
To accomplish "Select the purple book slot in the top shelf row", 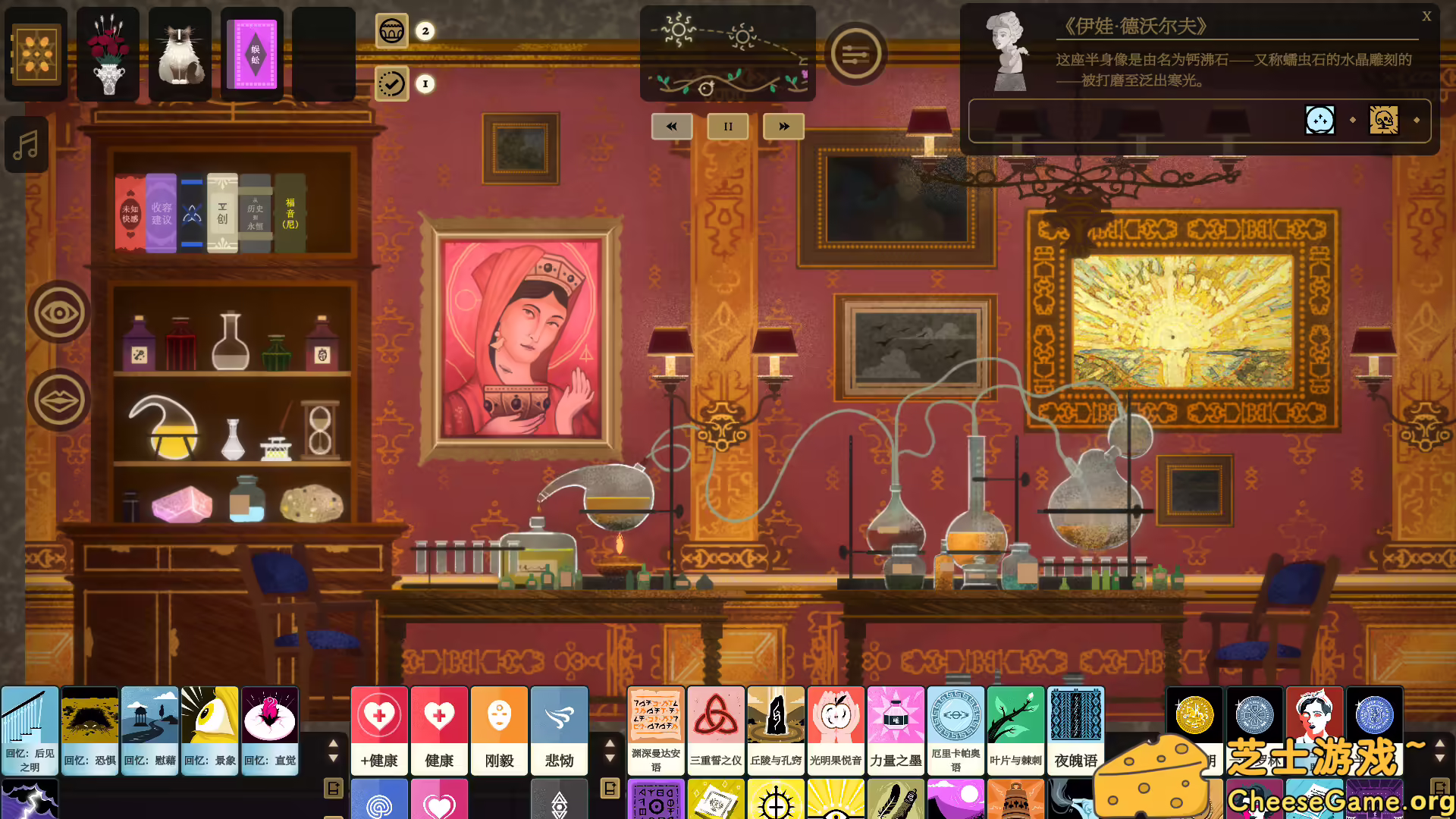I will tap(252, 52).
